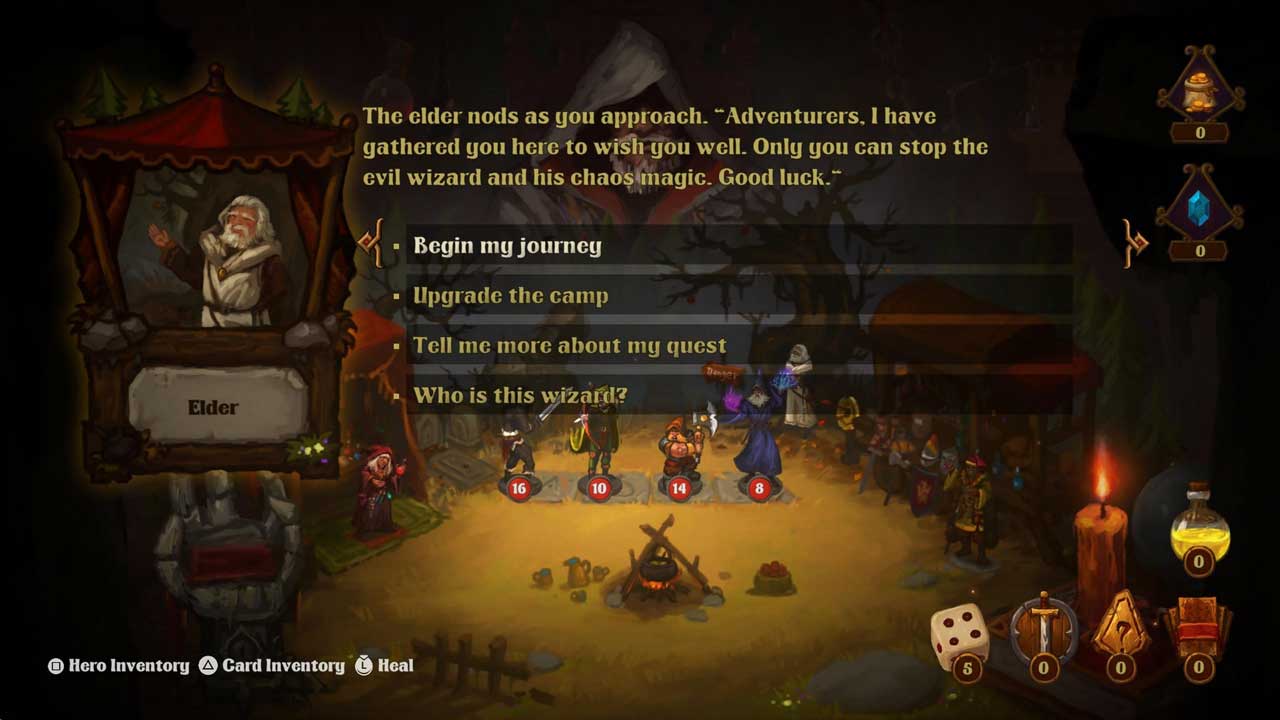Open the question mark card icon
The height and width of the screenshot is (720, 1280).
pos(1121,630)
